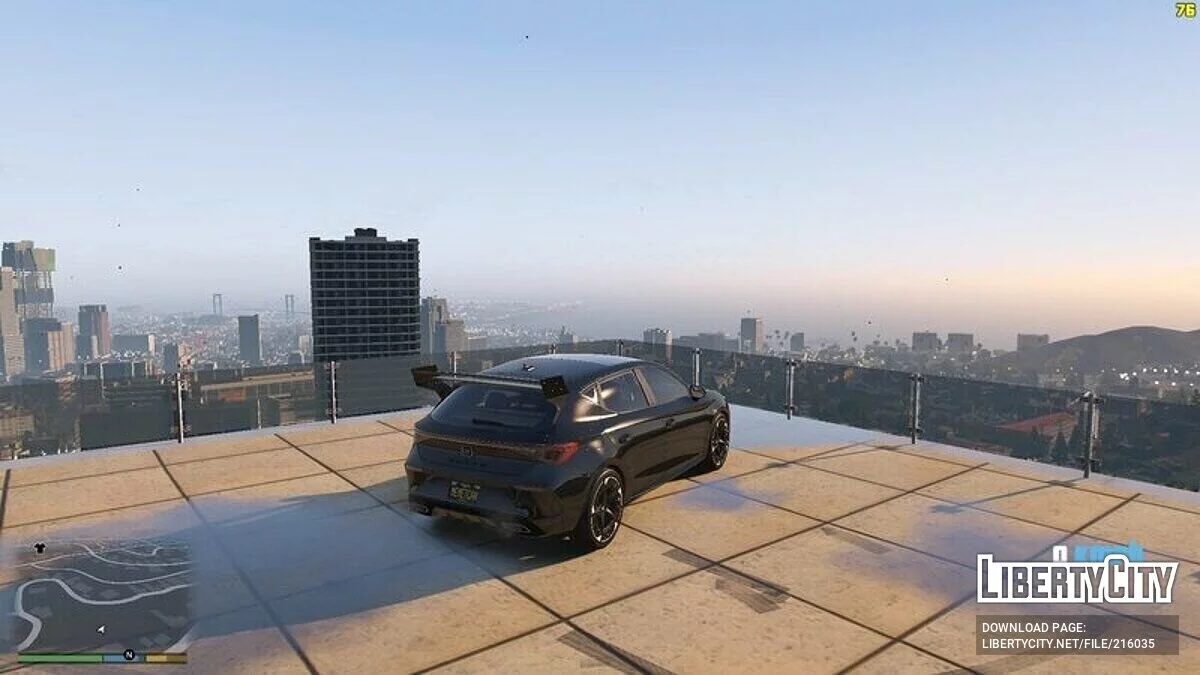
Task: Follow the LibertyCity download page link
Action: [1076, 635]
